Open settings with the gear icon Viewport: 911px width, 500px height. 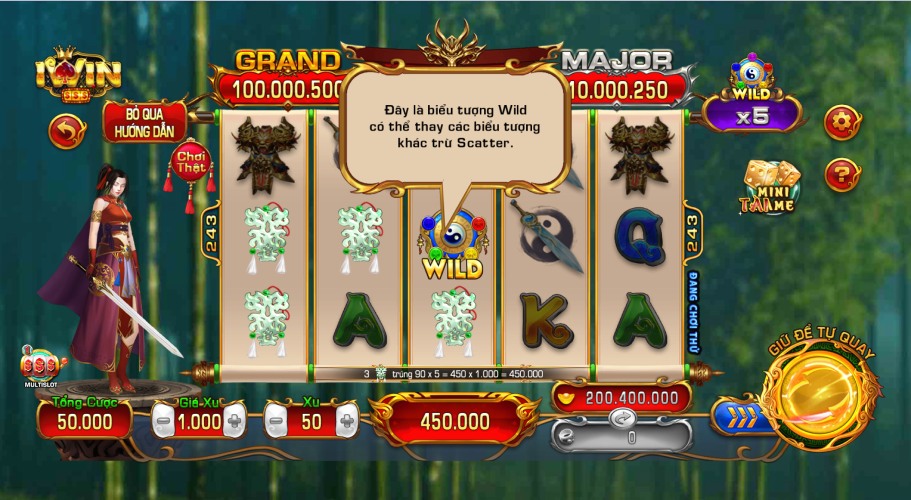(x=840, y=123)
